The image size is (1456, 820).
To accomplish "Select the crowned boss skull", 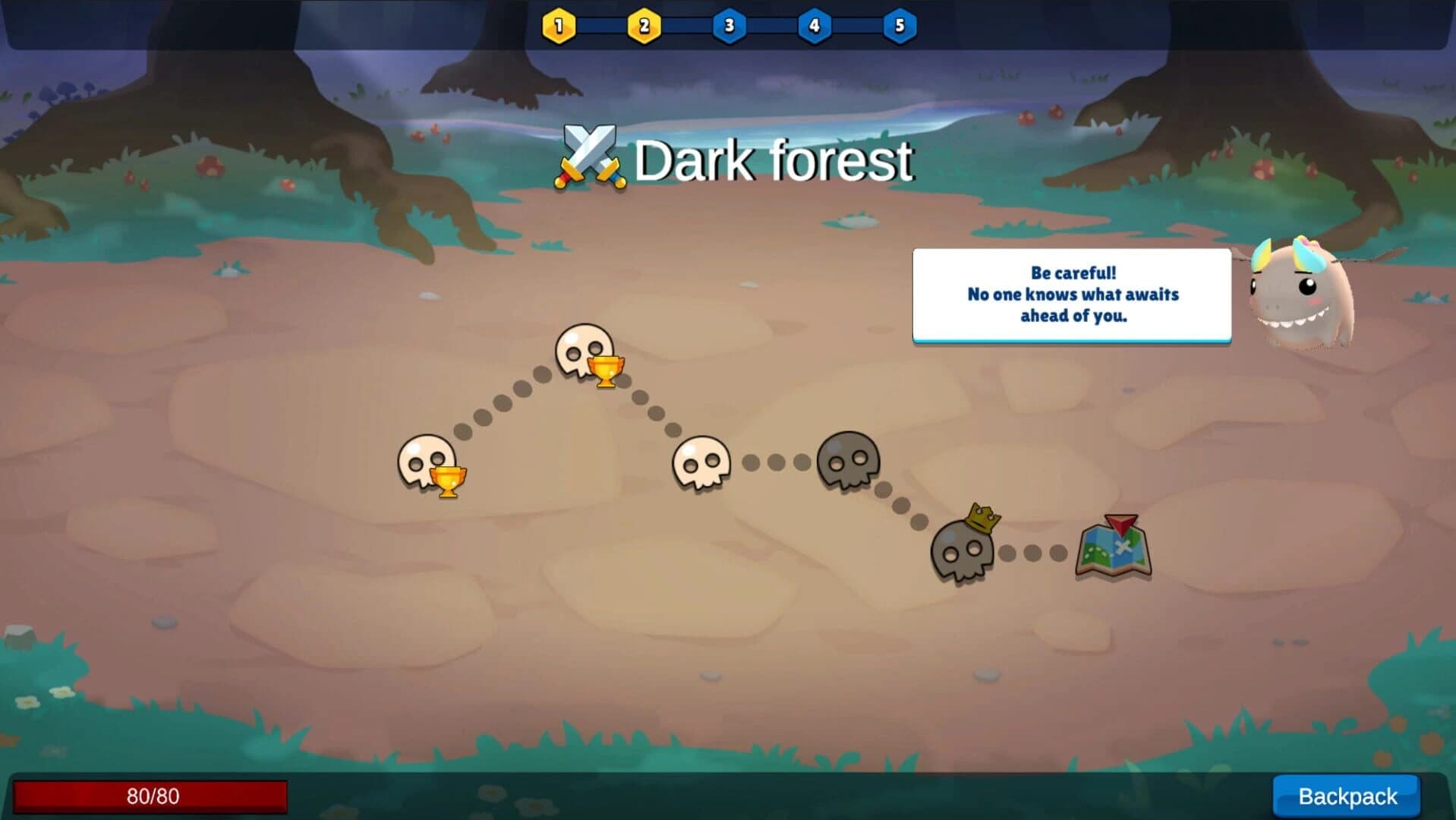I will point(963,550).
